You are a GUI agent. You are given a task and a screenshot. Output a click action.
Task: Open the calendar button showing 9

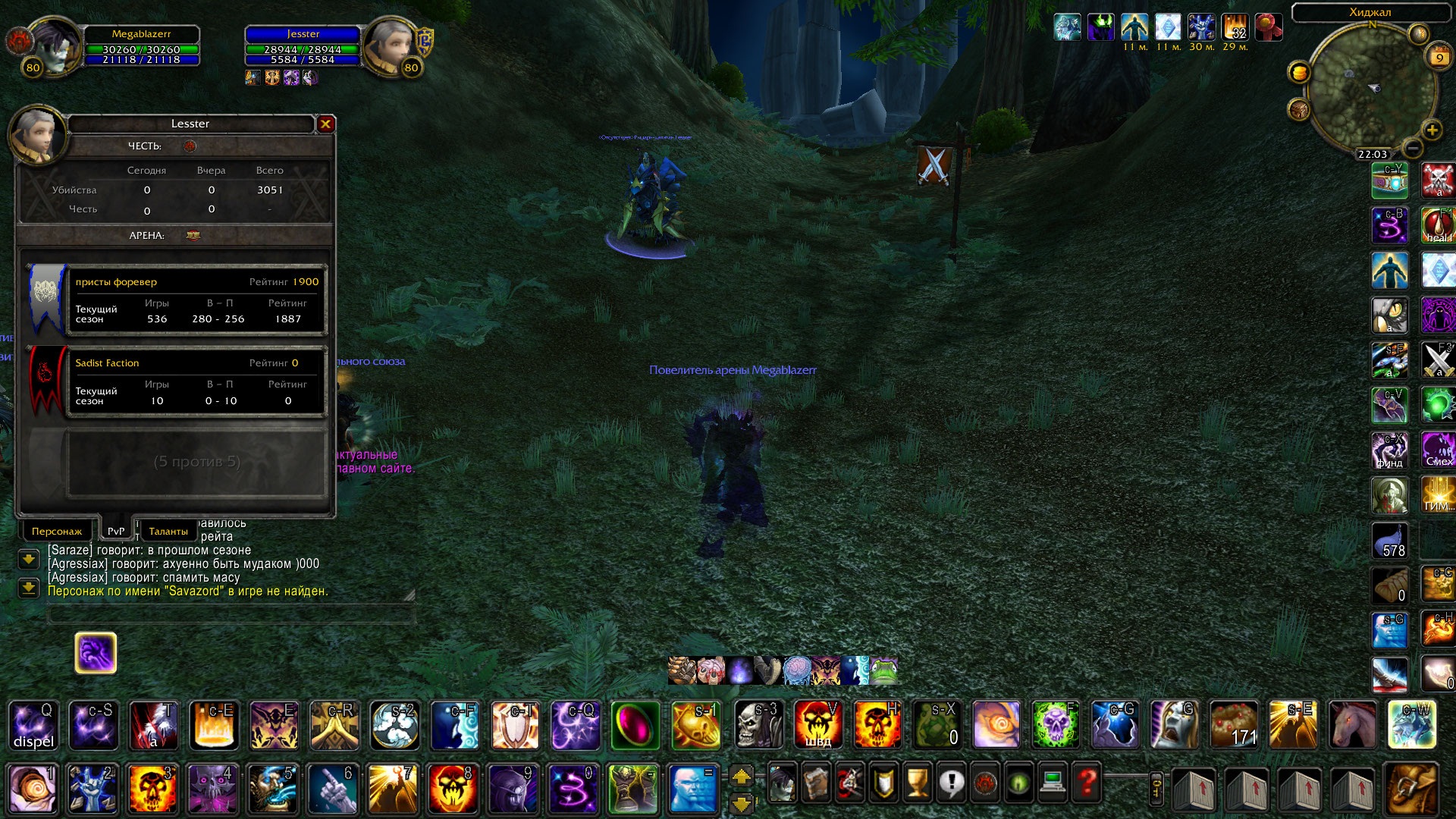[x=1439, y=58]
